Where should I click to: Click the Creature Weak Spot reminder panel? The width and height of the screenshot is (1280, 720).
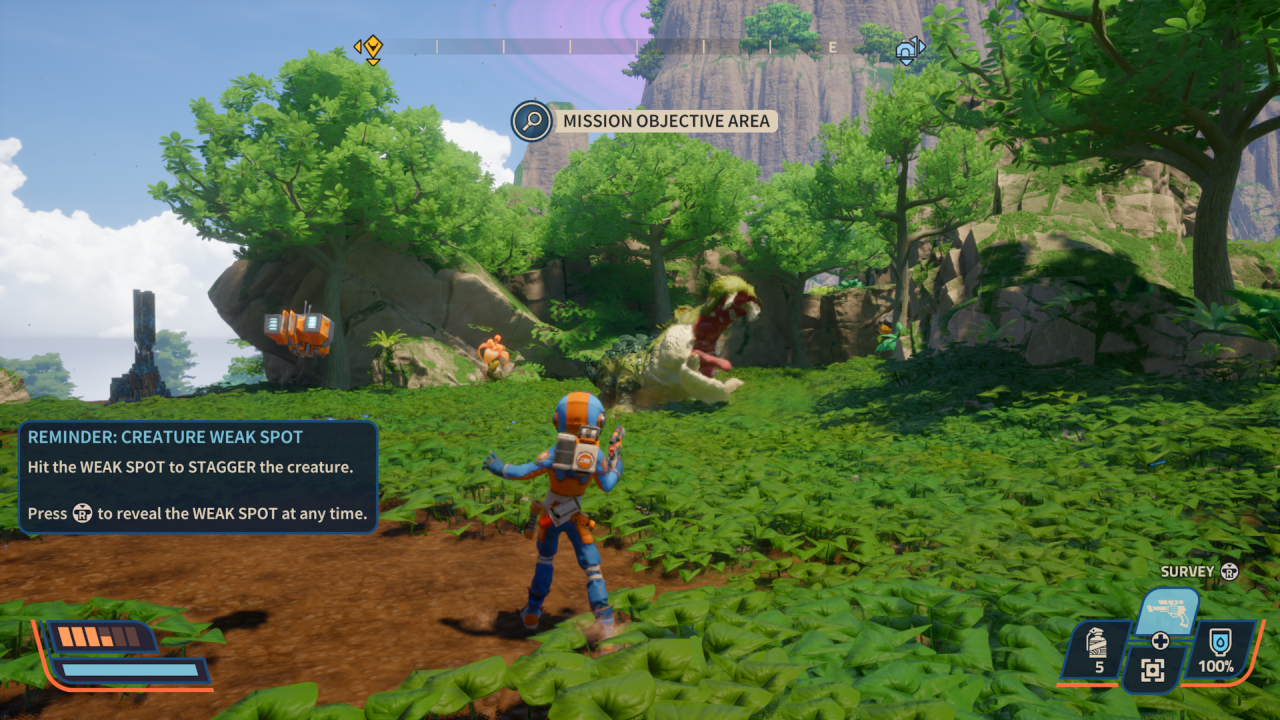[198, 477]
